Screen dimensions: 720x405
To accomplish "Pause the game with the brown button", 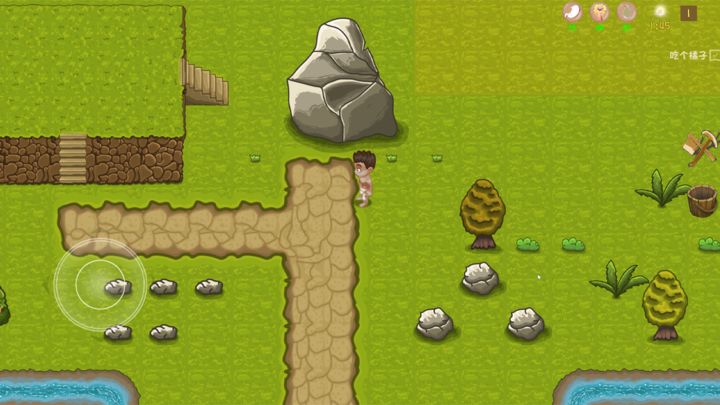I will tap(689, 13).
